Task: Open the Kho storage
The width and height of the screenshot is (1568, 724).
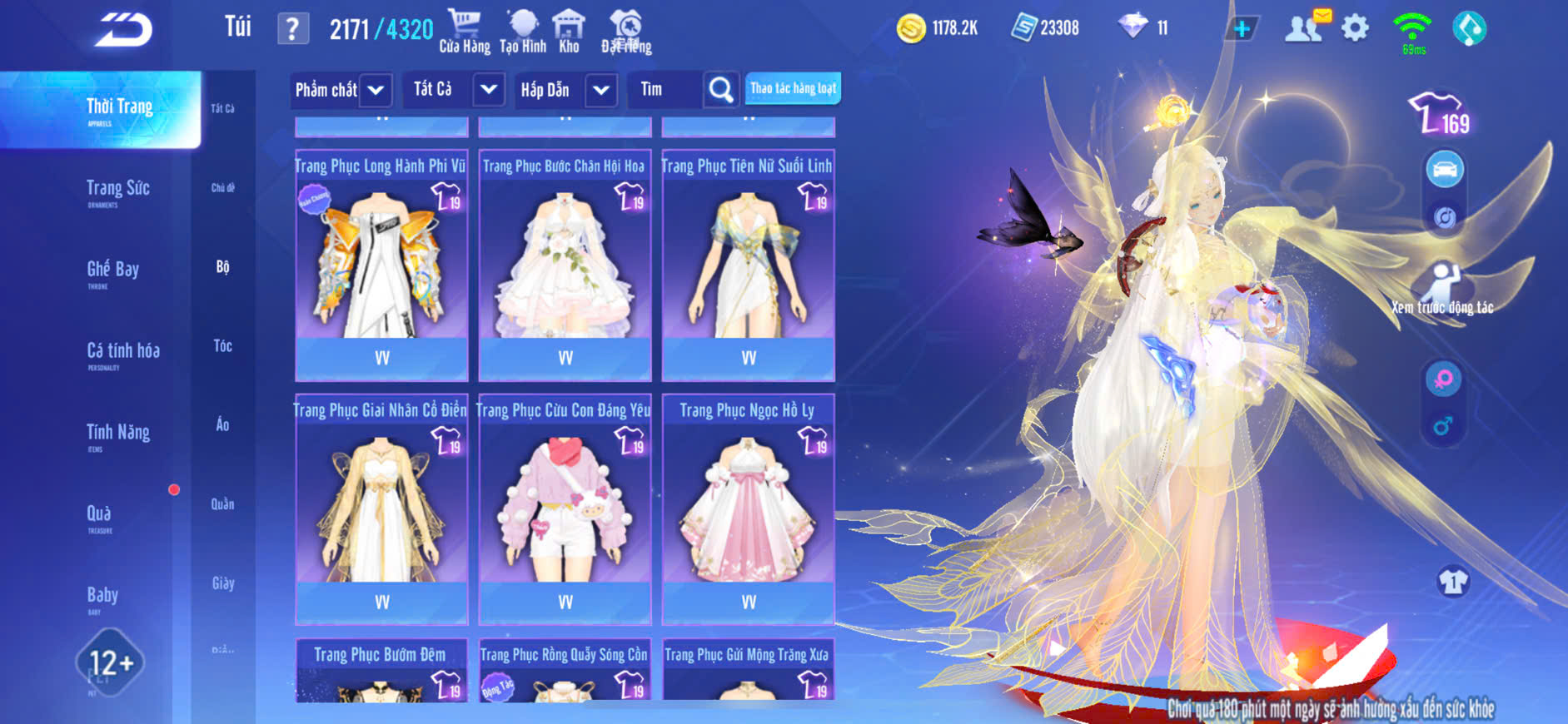Action: pyautogui.click(x=569, y=32)
